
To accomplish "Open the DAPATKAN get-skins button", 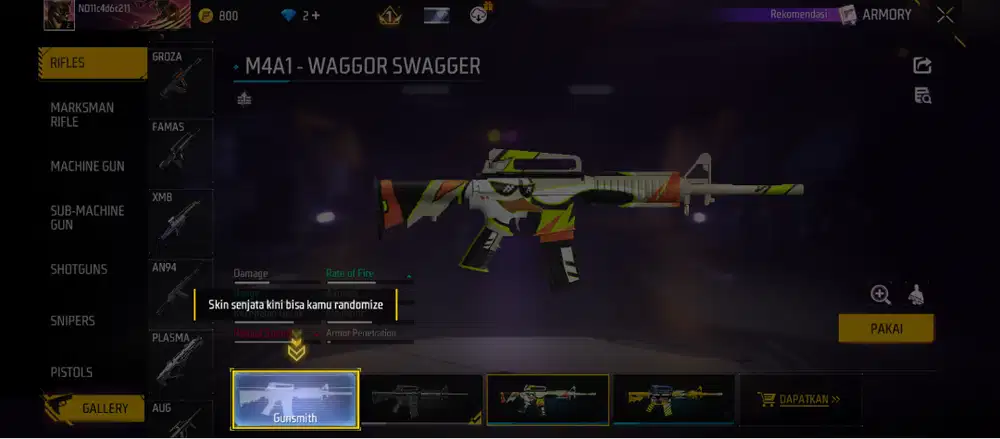I will click(802, 398).
